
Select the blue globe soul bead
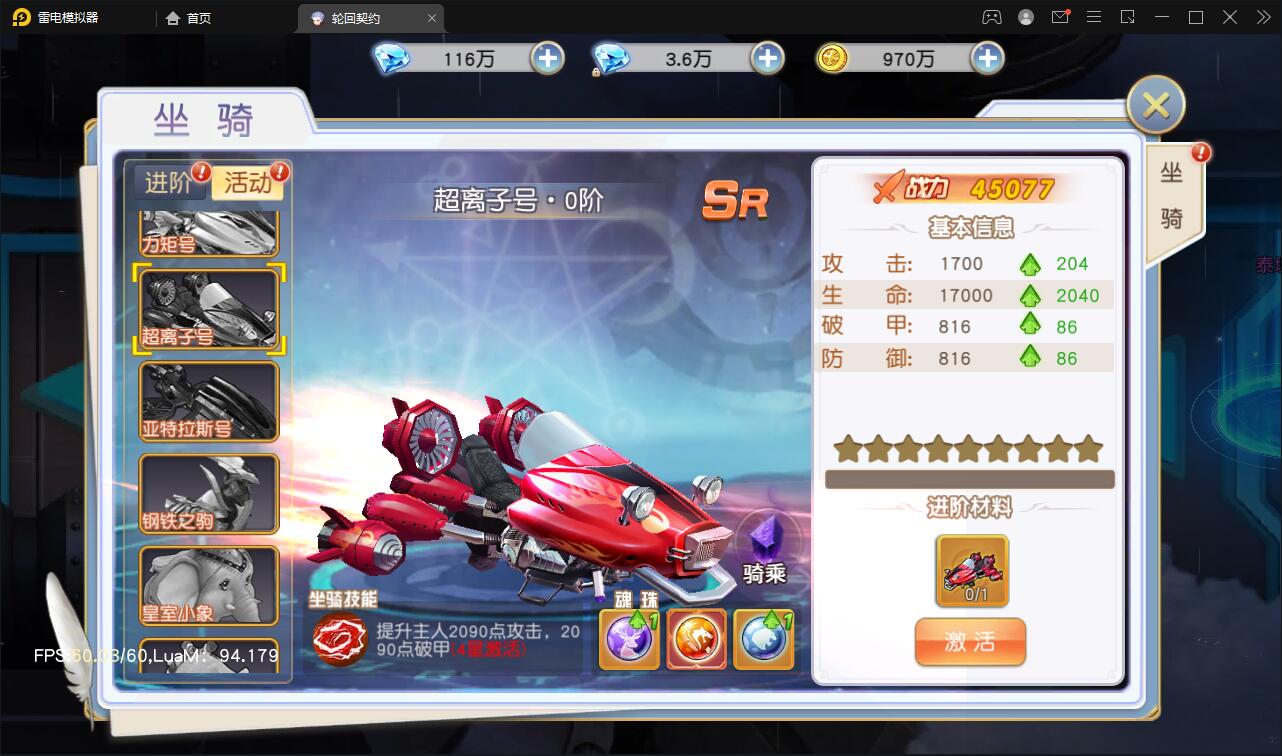pos(763,636)
